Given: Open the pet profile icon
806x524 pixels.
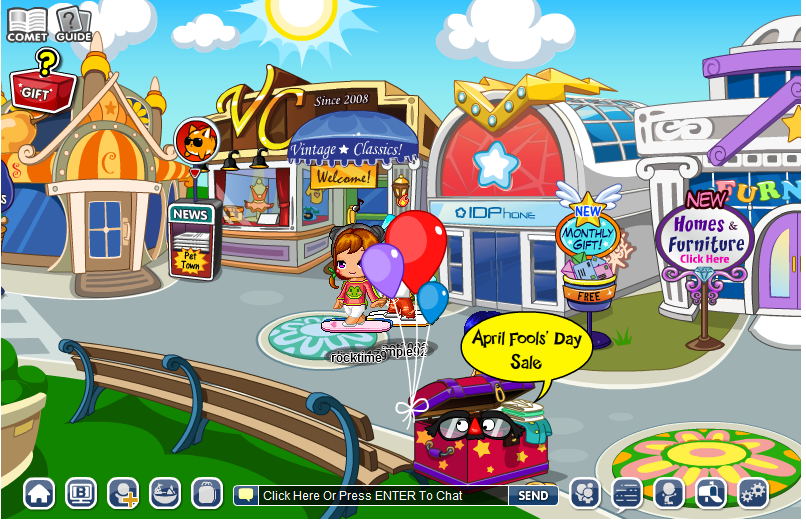Looking at the screenshot, I should (x=669, y=493).
